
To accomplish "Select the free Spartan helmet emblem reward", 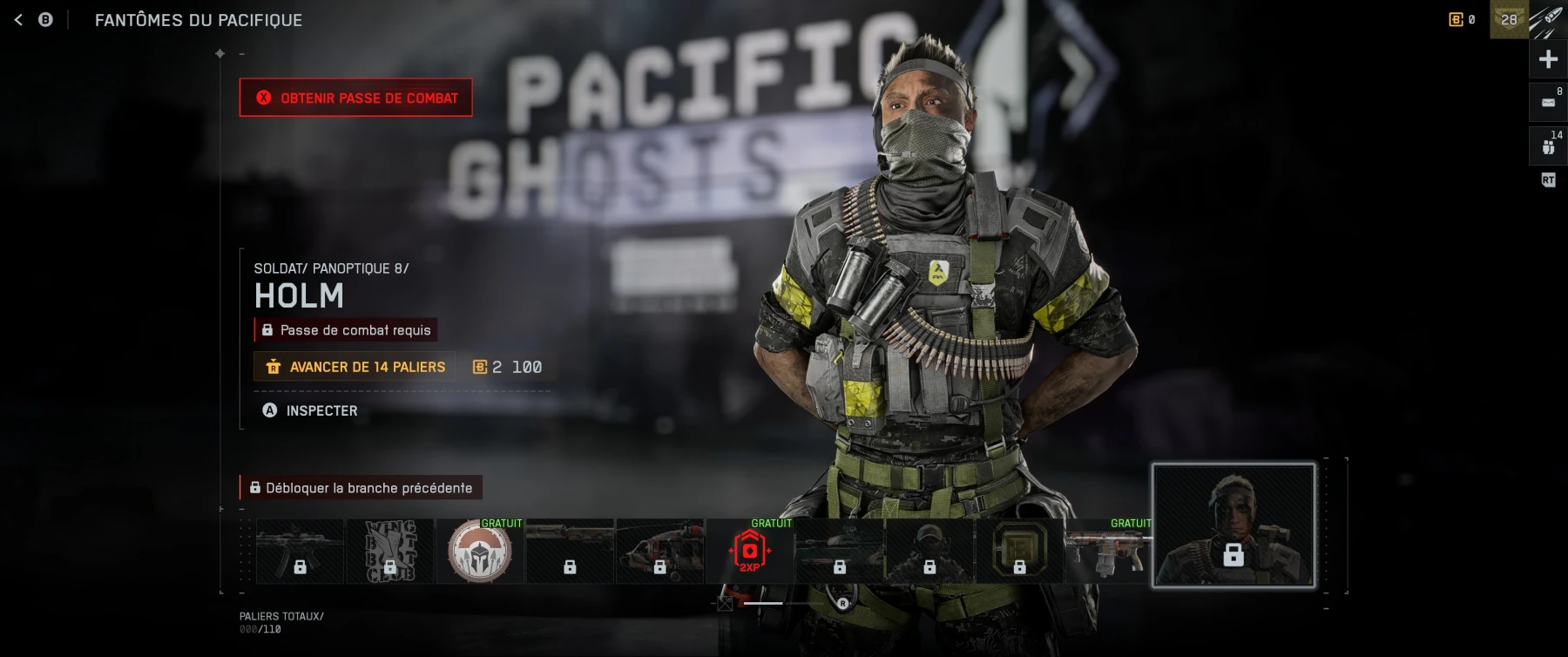I will point(479,552).
